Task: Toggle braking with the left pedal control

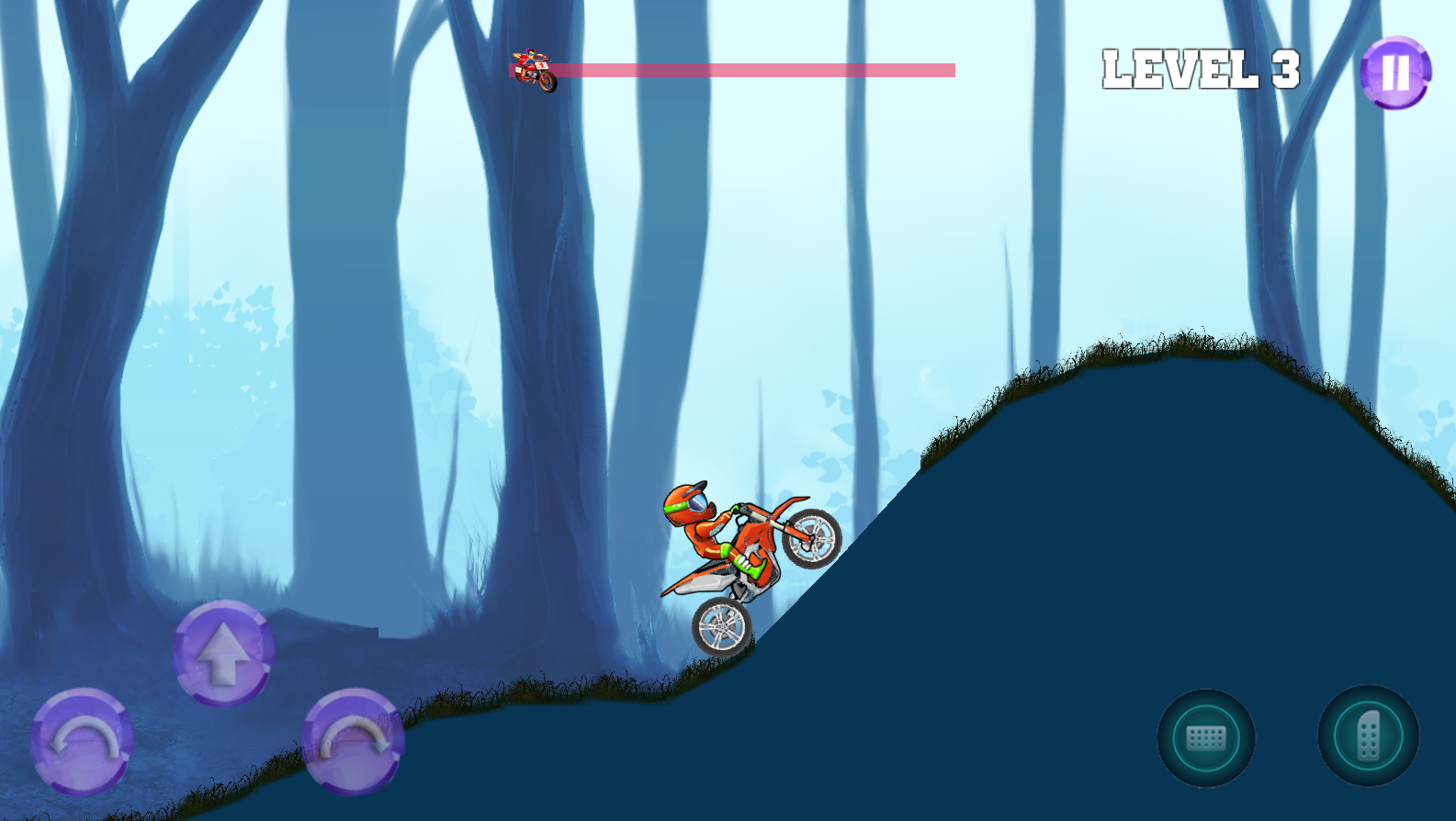Action: click(1208, 737)
